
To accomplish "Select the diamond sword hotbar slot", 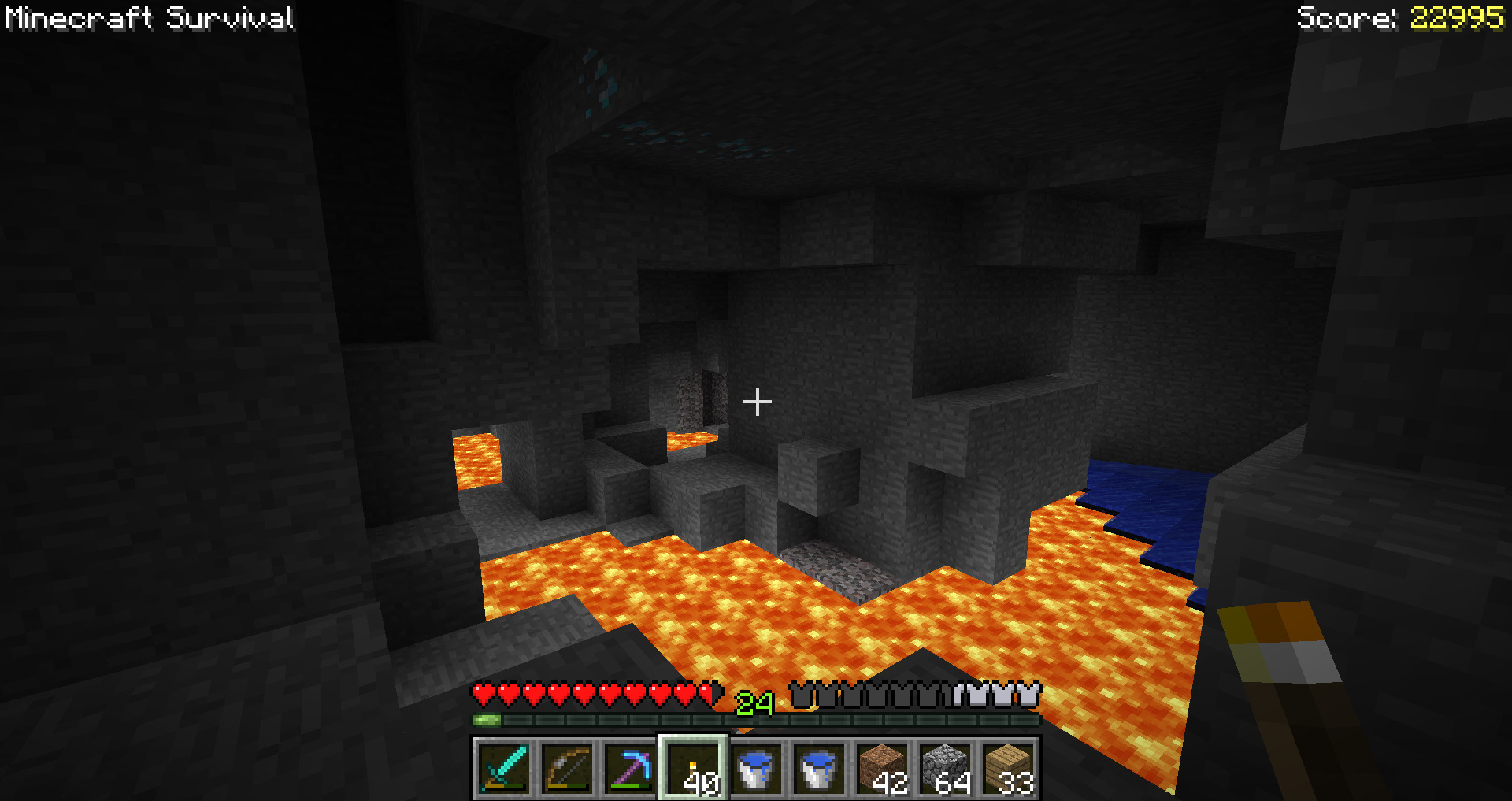I will pyautogui.click(x=504, y=767).
